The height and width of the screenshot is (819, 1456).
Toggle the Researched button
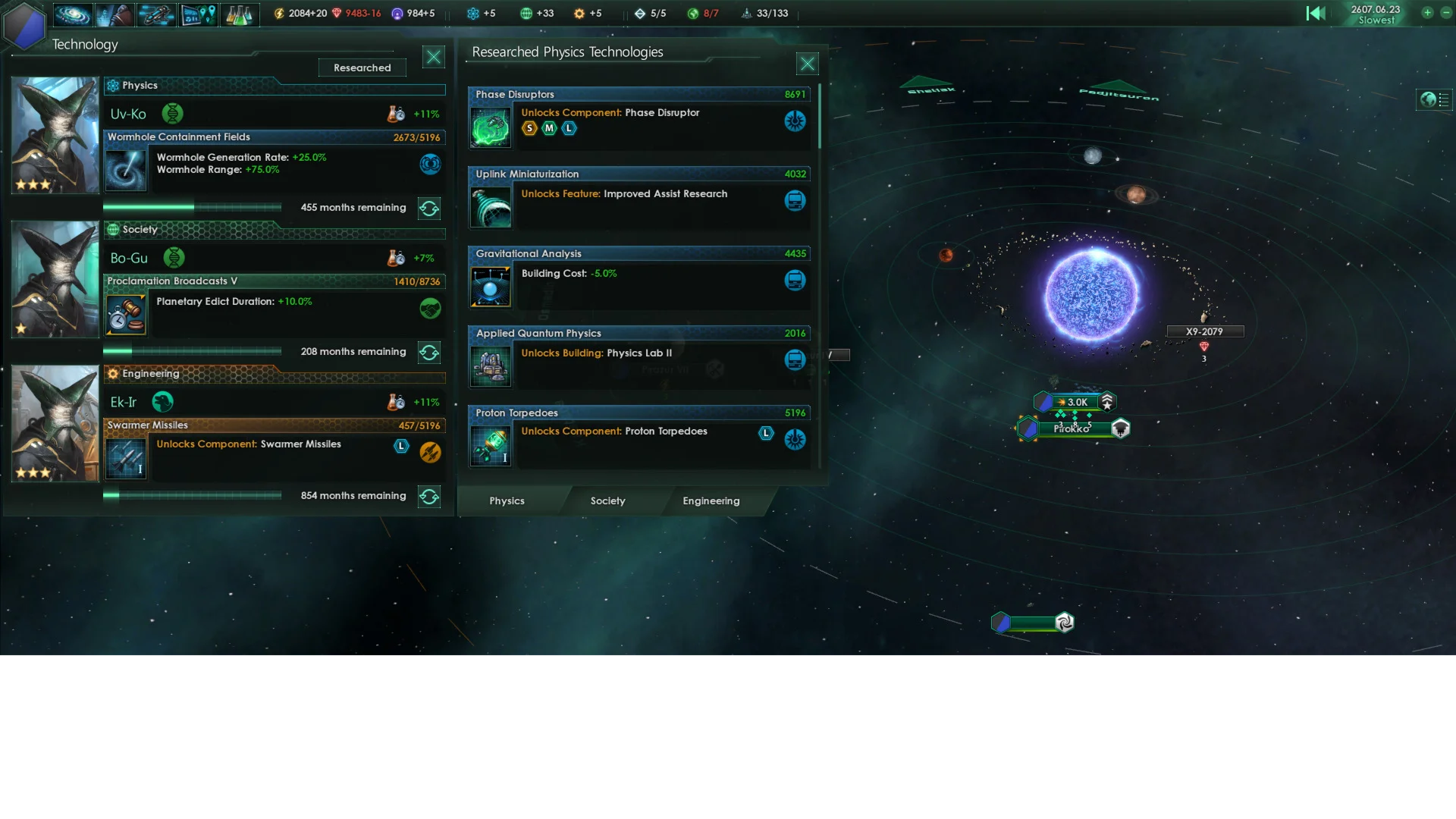point(362,67)
